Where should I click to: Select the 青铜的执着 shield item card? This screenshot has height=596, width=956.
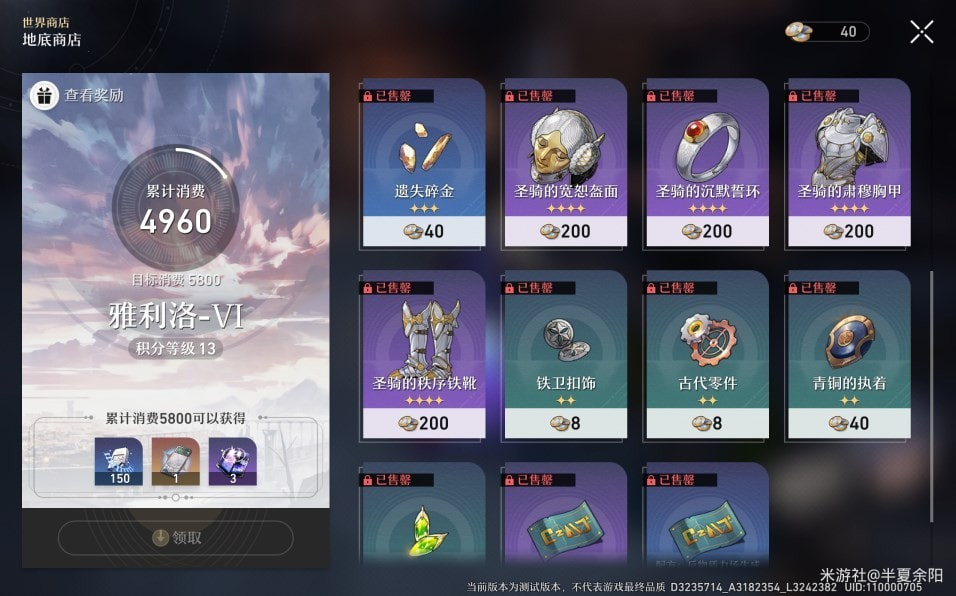pyautogui.click(x=849, y=356)
